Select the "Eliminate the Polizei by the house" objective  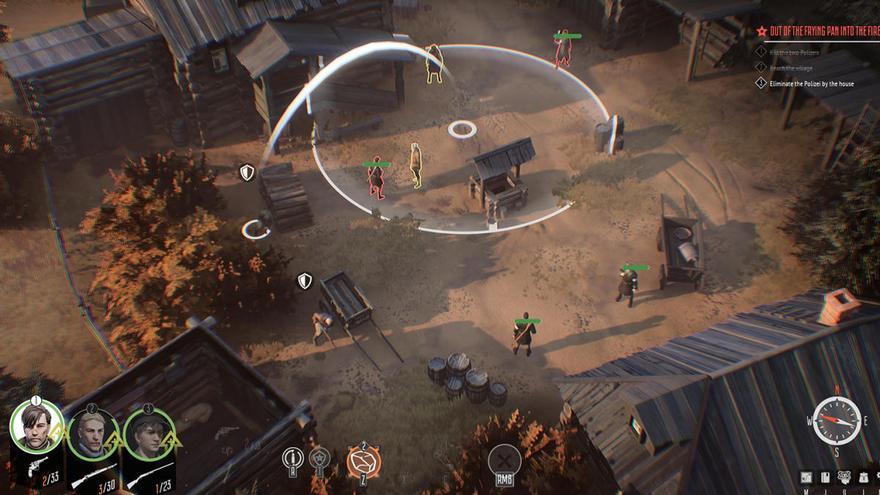(815, 84)
